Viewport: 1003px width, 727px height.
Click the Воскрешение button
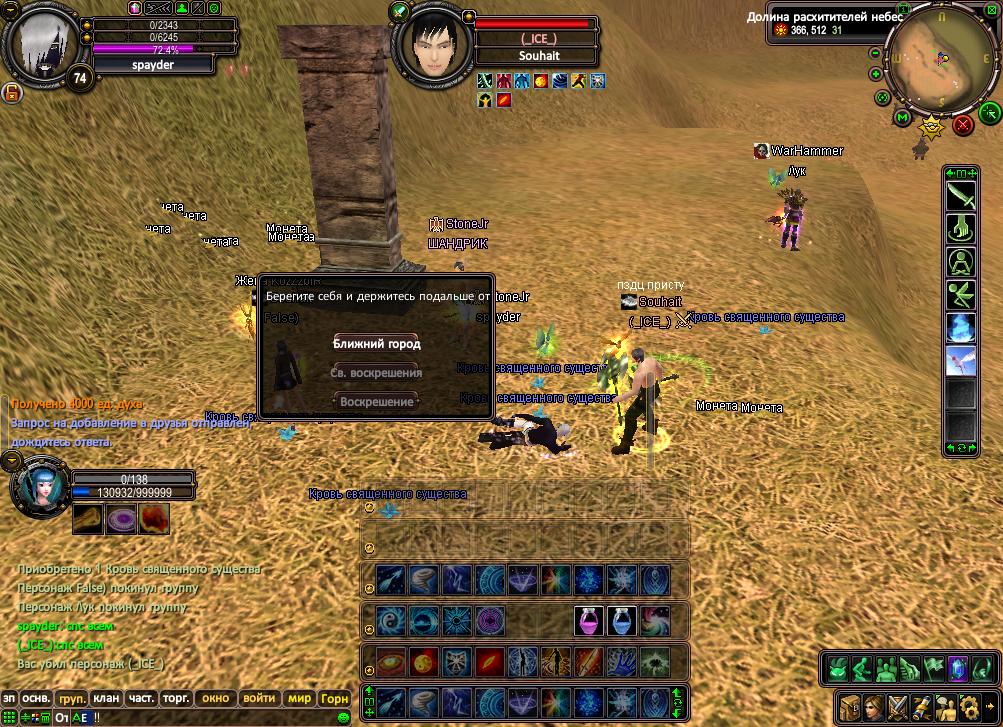pyautogui.click(x=376, y=401)
